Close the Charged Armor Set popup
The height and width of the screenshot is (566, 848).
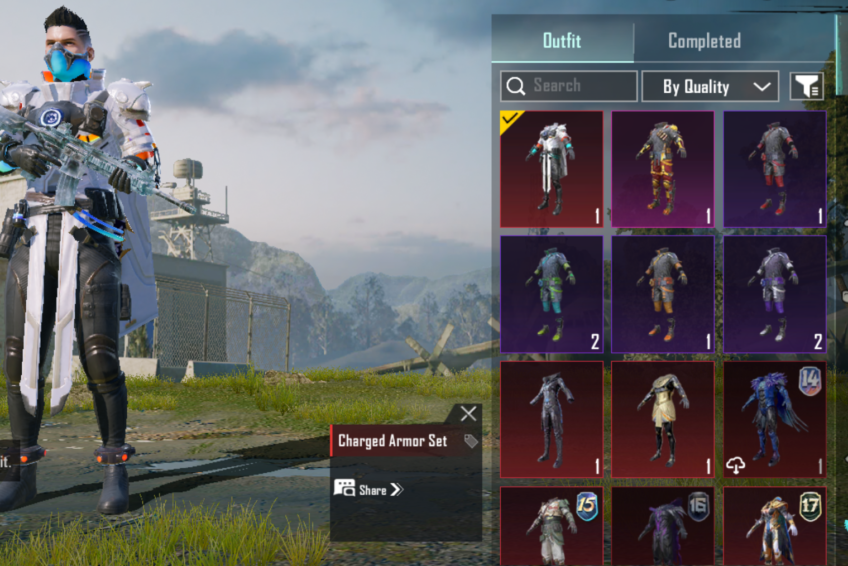pyautogui.click(x=468, y=414)
